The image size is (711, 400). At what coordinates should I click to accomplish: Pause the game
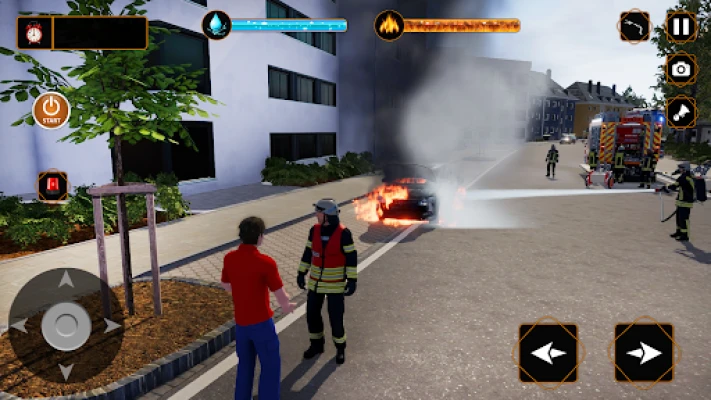[680, 26]
